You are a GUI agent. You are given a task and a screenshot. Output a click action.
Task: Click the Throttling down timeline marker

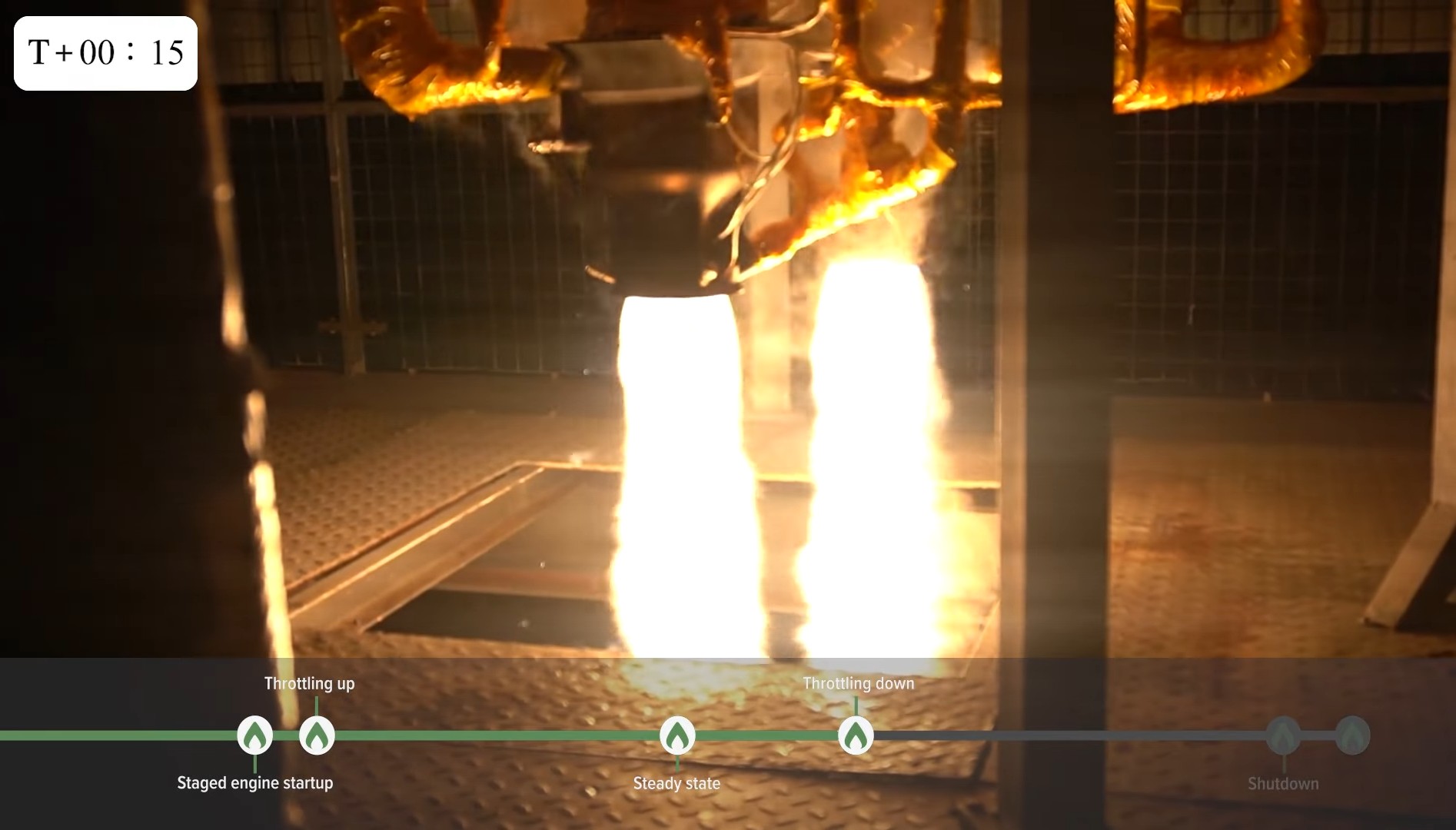[x=856, y=735]
